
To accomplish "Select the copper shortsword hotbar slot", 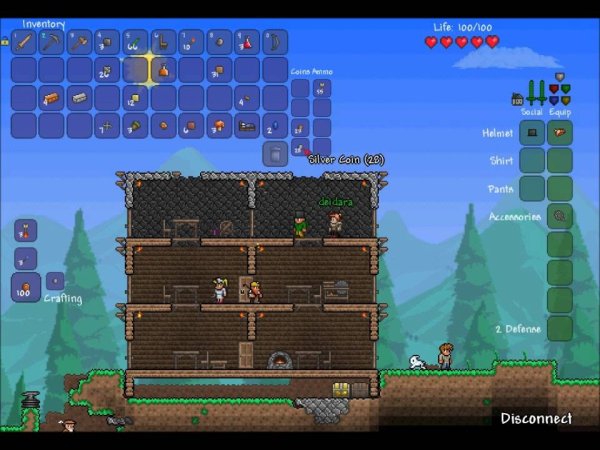I will pyautogui.click(x=24, y=42).
